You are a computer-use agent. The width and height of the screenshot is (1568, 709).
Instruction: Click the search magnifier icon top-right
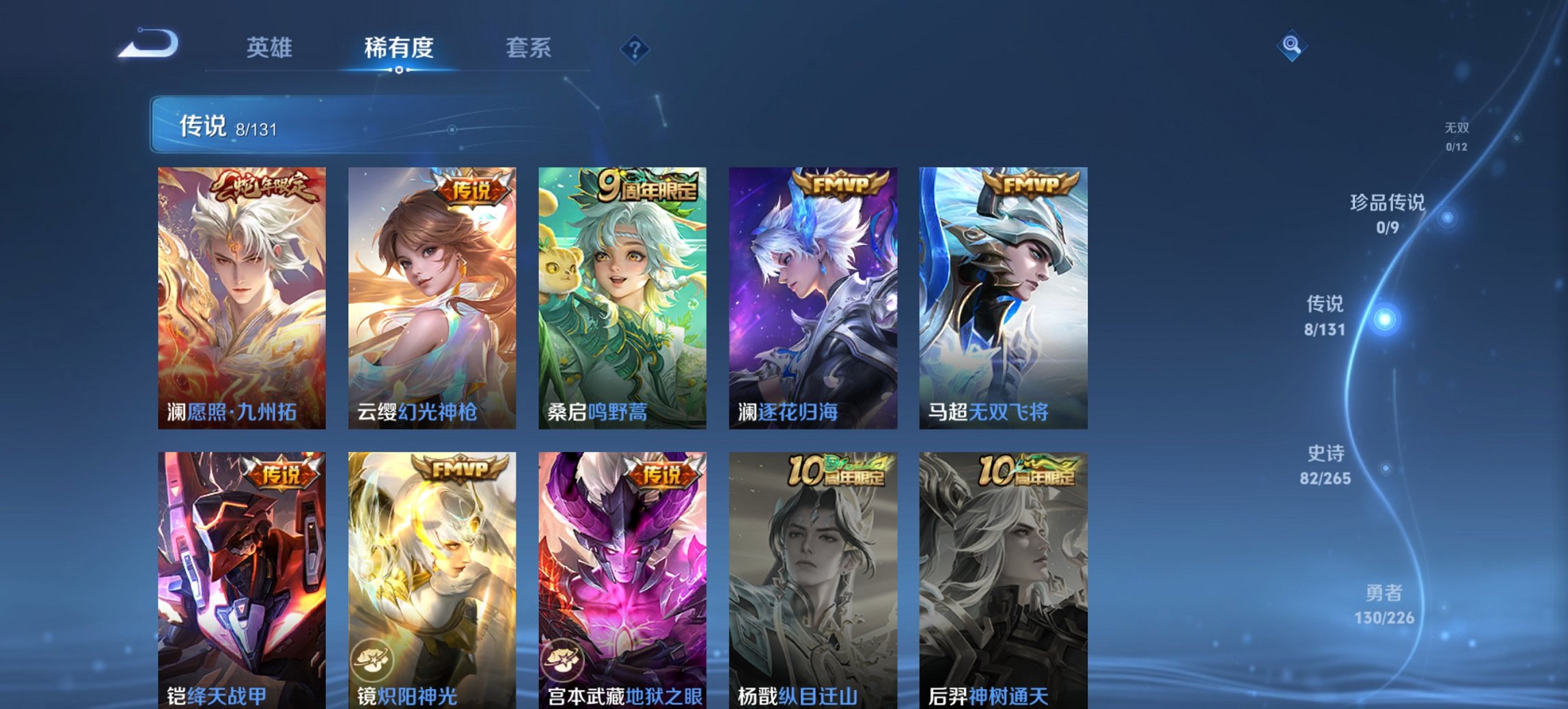click(1290, 47)
